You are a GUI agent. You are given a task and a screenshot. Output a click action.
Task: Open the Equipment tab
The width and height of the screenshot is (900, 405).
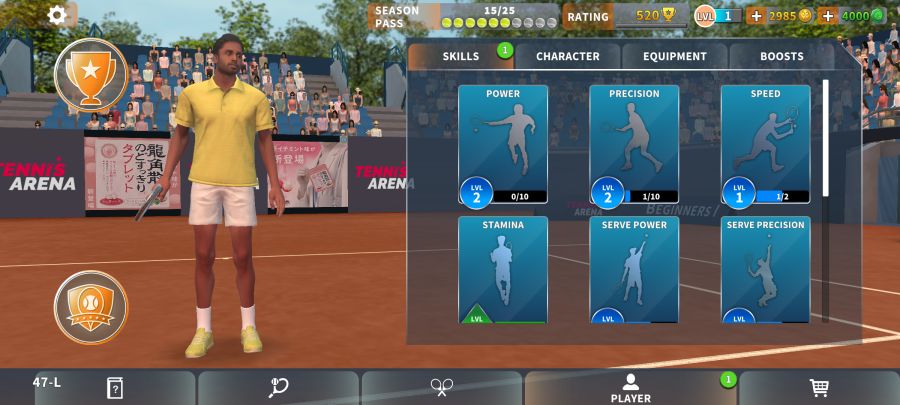click(675, 56)
